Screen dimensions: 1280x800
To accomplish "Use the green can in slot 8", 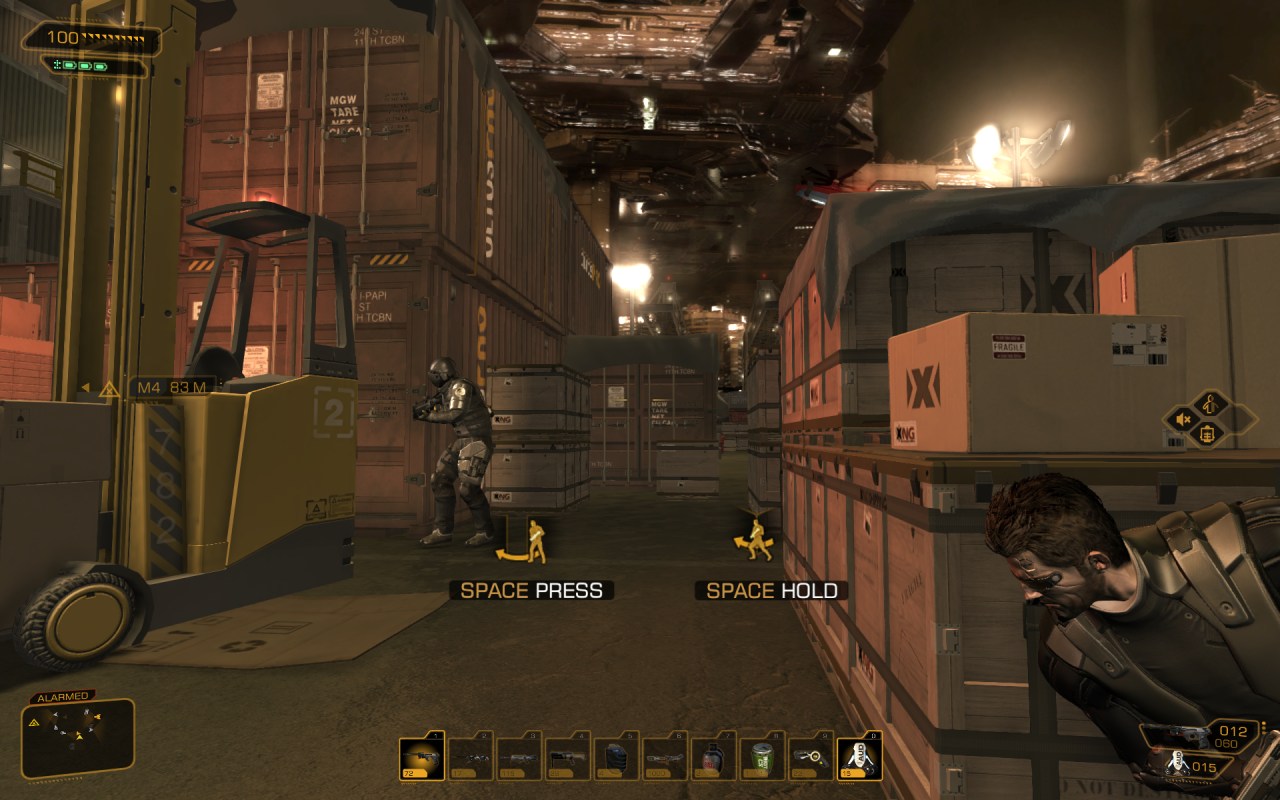I will click(762, 759).
